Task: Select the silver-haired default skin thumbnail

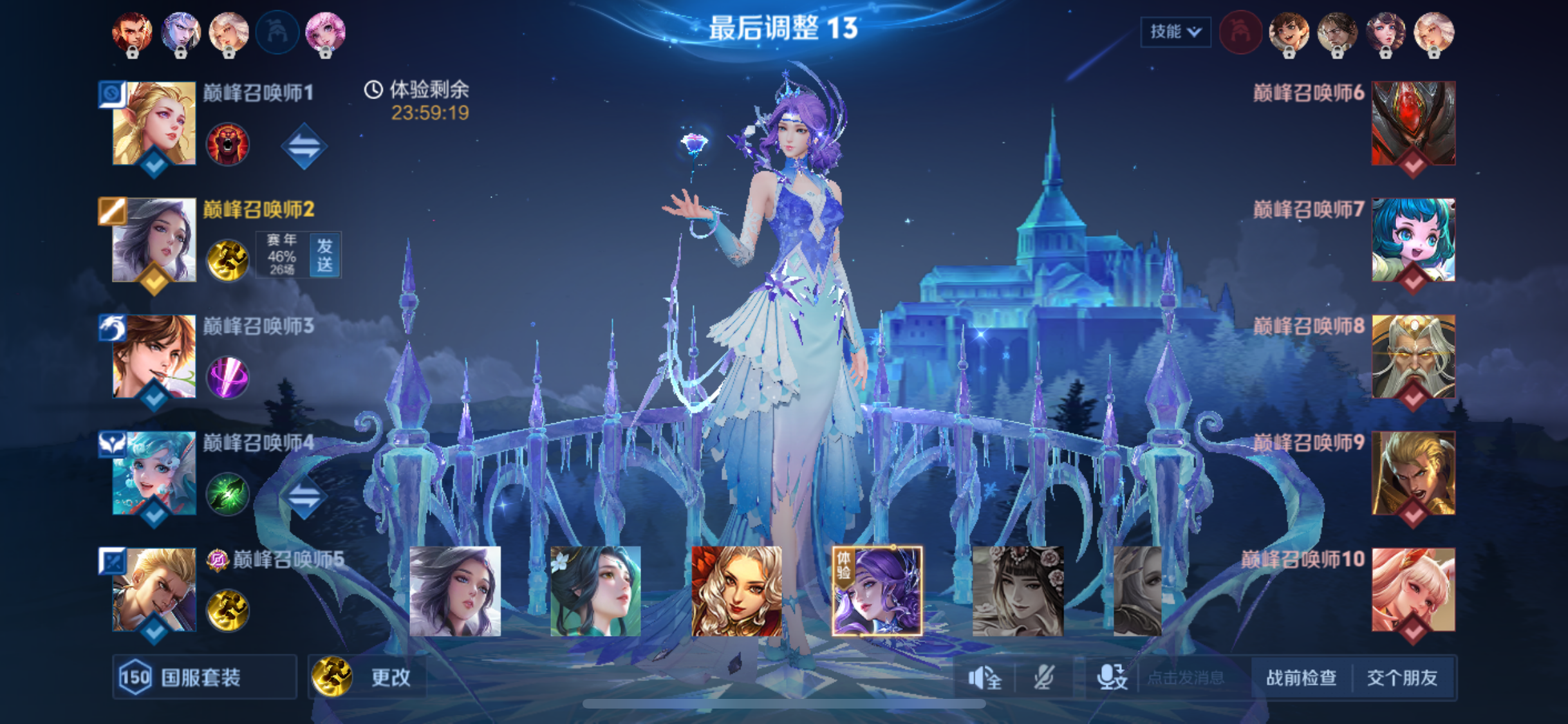Action: point(454,591)
